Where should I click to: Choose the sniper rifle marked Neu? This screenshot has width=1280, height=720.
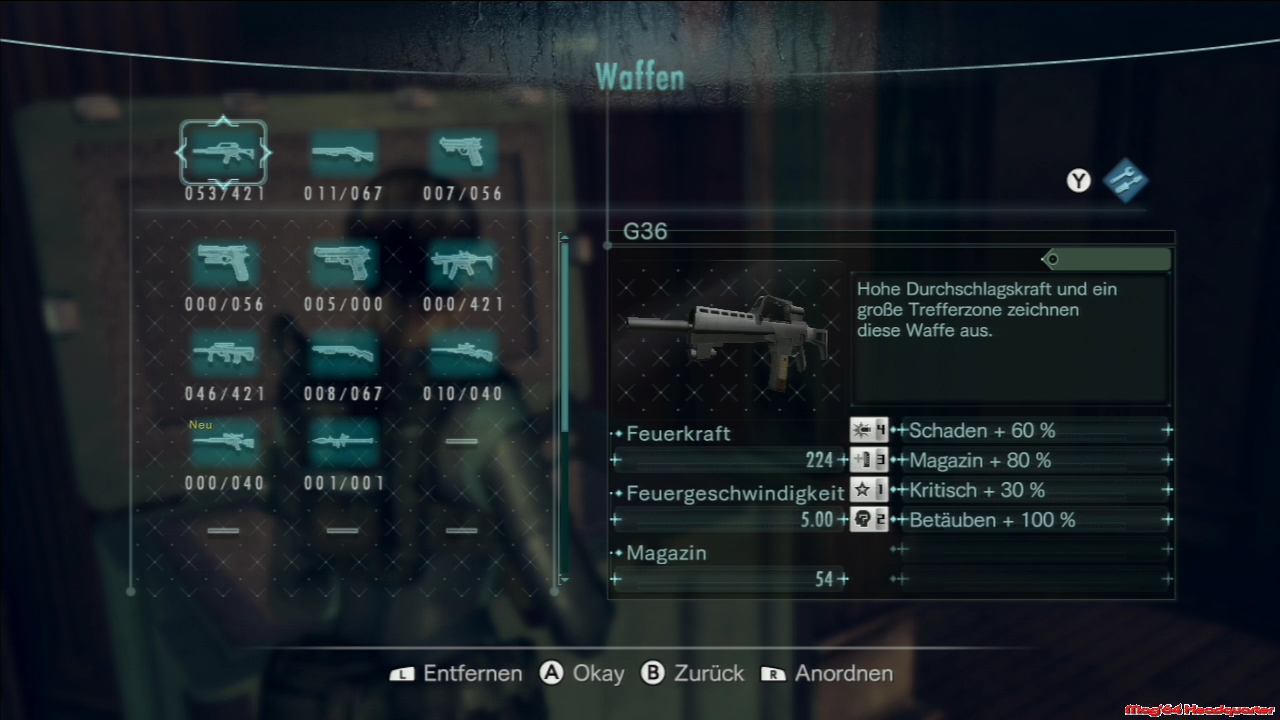click(223, 441)
